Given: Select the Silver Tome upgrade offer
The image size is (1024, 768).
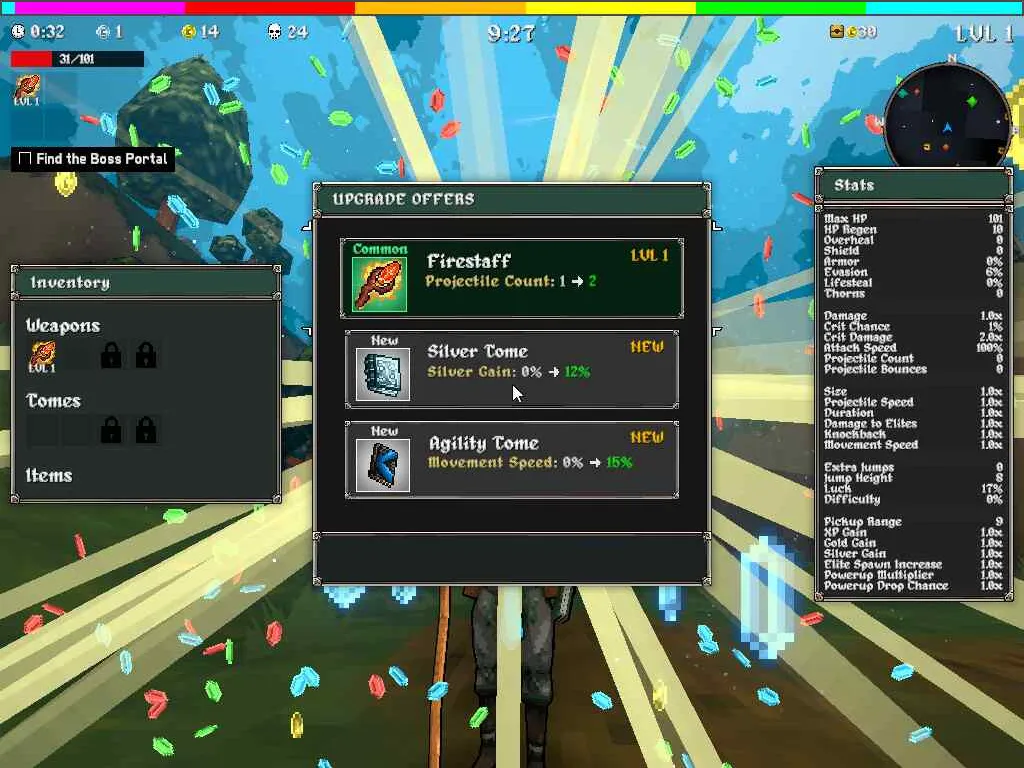Looking at the screenshot, I should [x=512, y=369].
